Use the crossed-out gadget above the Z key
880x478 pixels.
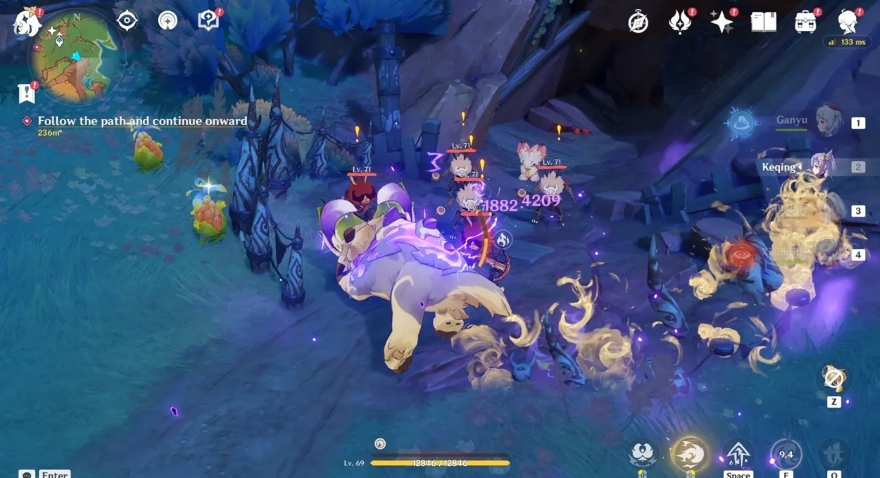pos(833,378)
